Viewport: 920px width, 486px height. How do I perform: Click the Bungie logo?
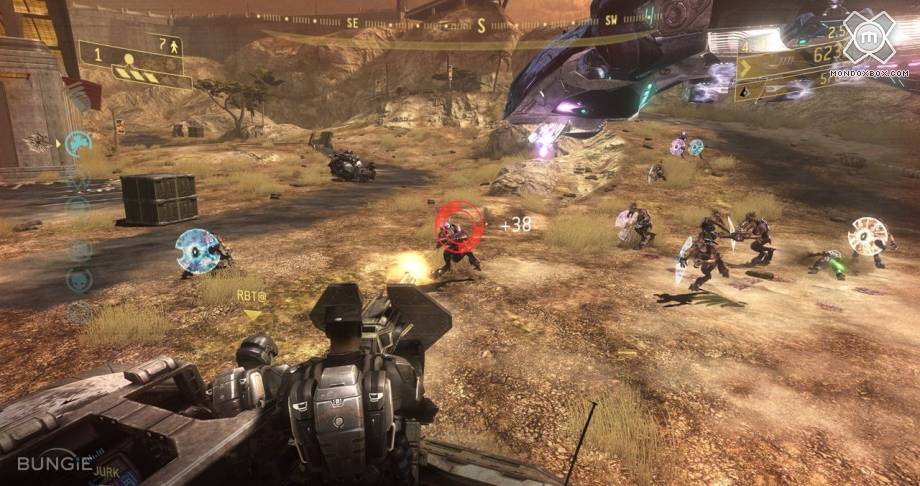55,464
